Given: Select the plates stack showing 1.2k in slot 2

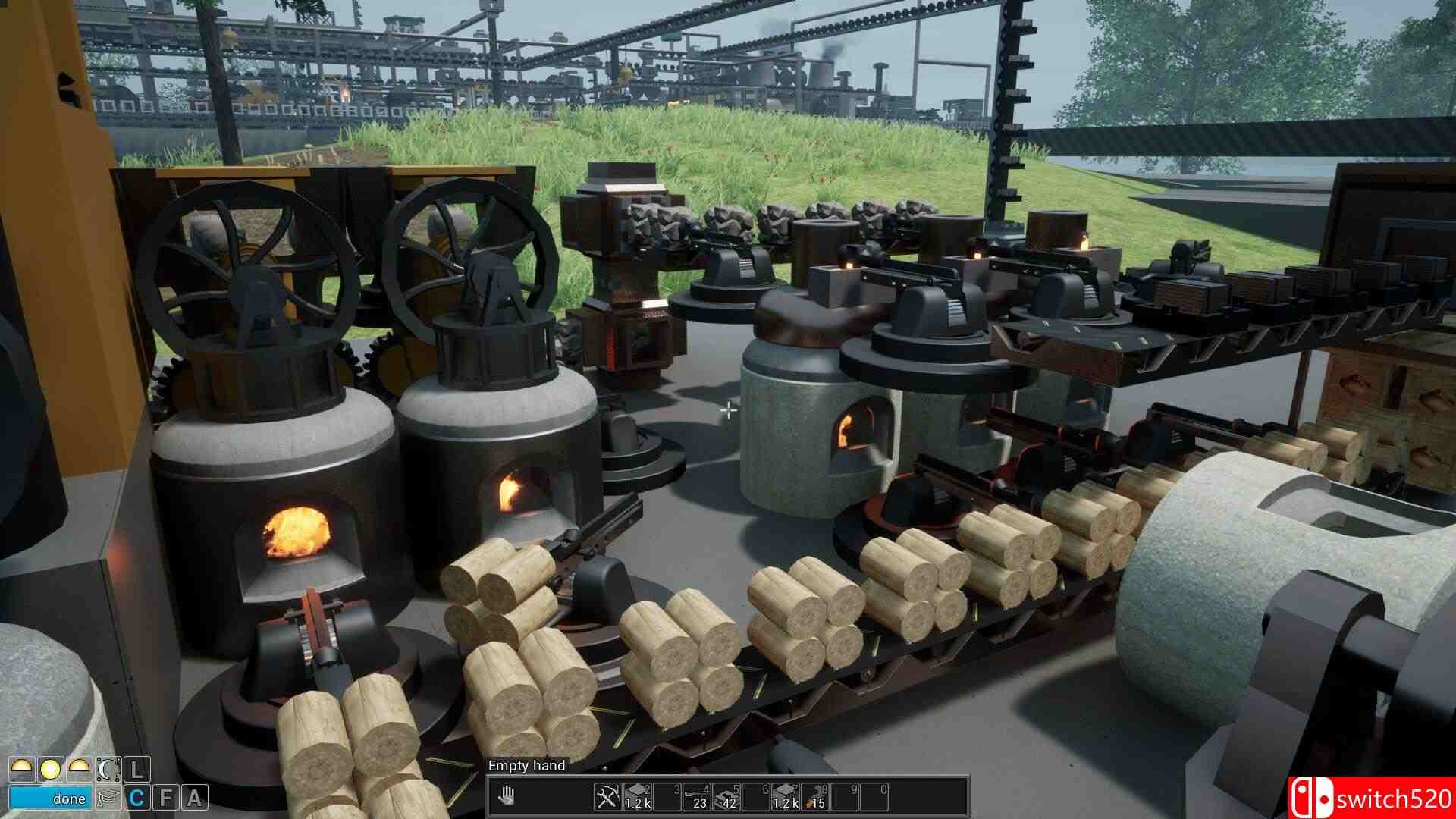Looking at the screenshot, I should click(638, 798).
